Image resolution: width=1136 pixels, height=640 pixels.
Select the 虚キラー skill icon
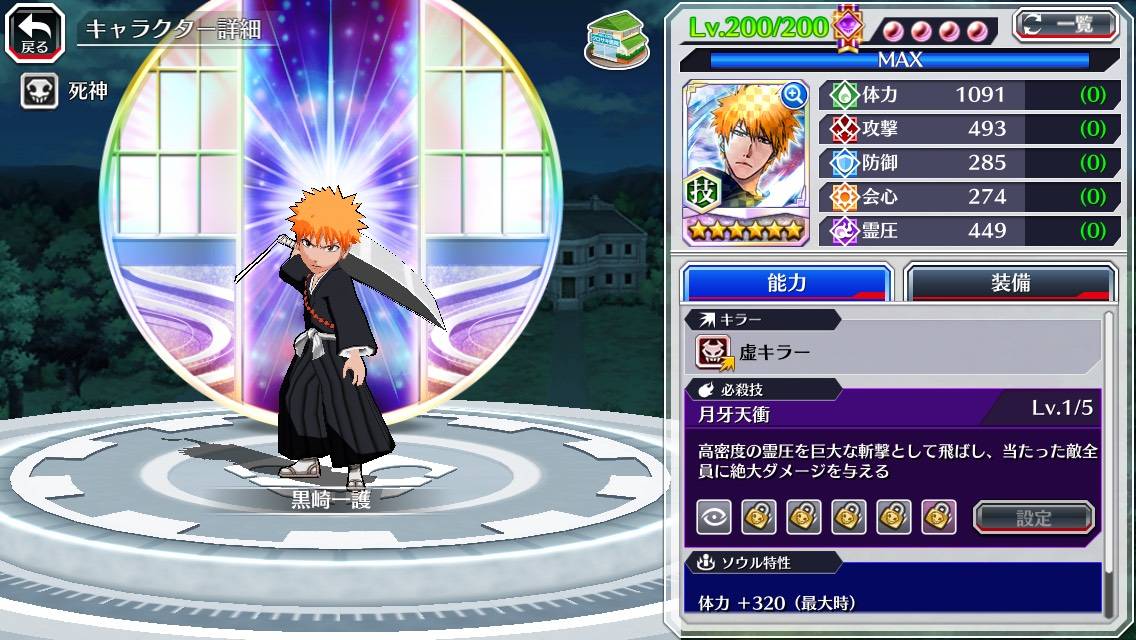[x=714, y=352]
